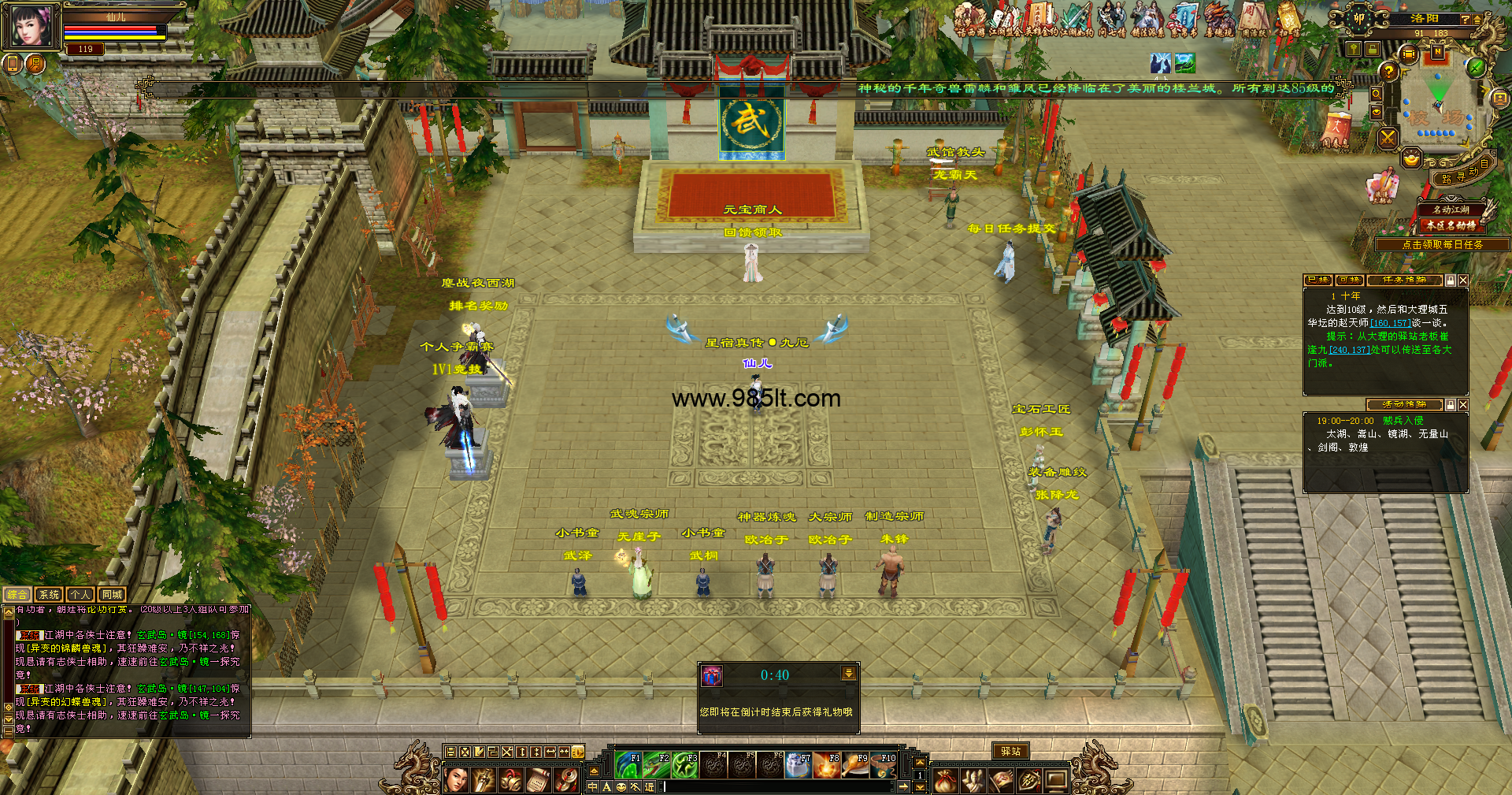Open the character portrait menu icon

456,780
